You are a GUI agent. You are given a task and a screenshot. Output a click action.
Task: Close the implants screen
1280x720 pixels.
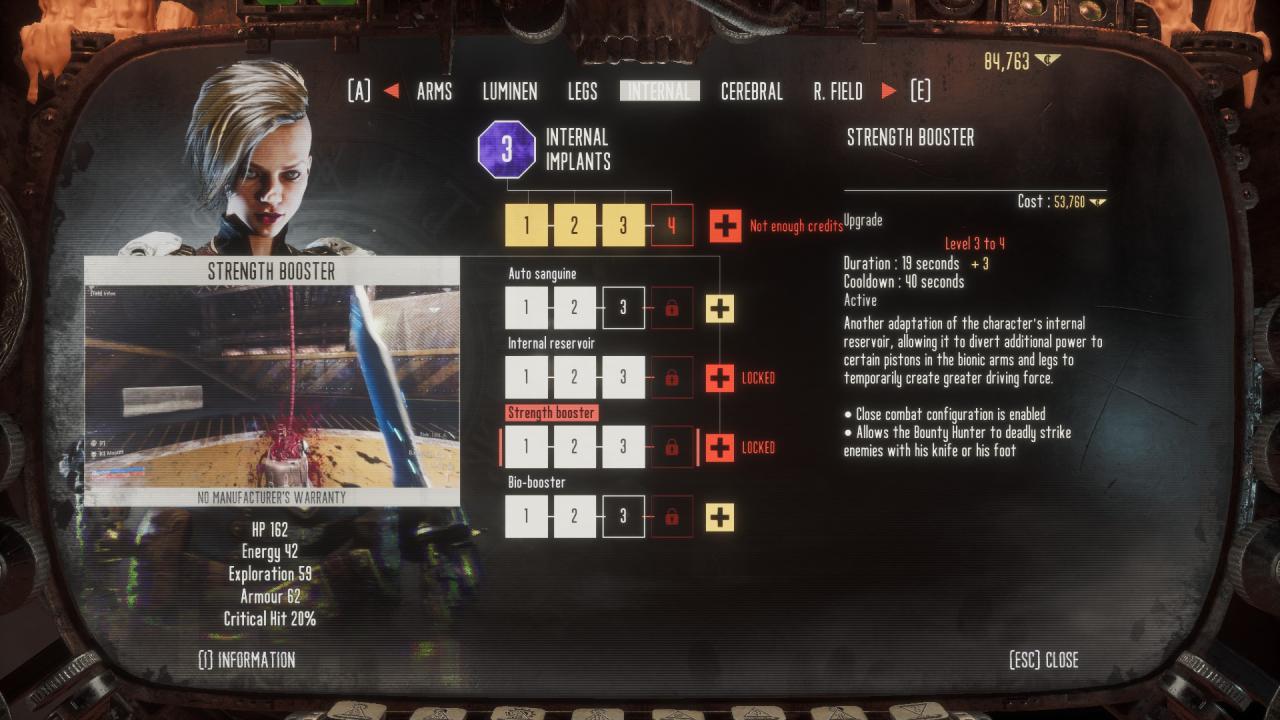click(1044, 660)
